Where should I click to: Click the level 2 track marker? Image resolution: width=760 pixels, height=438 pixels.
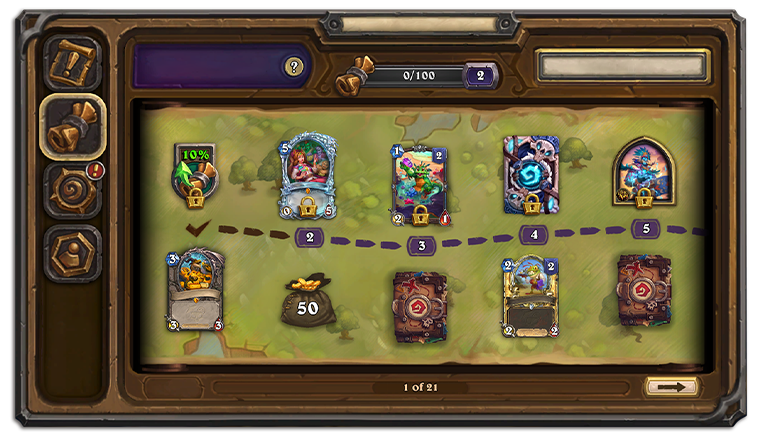pyautogui.click(x=309, y=237)
